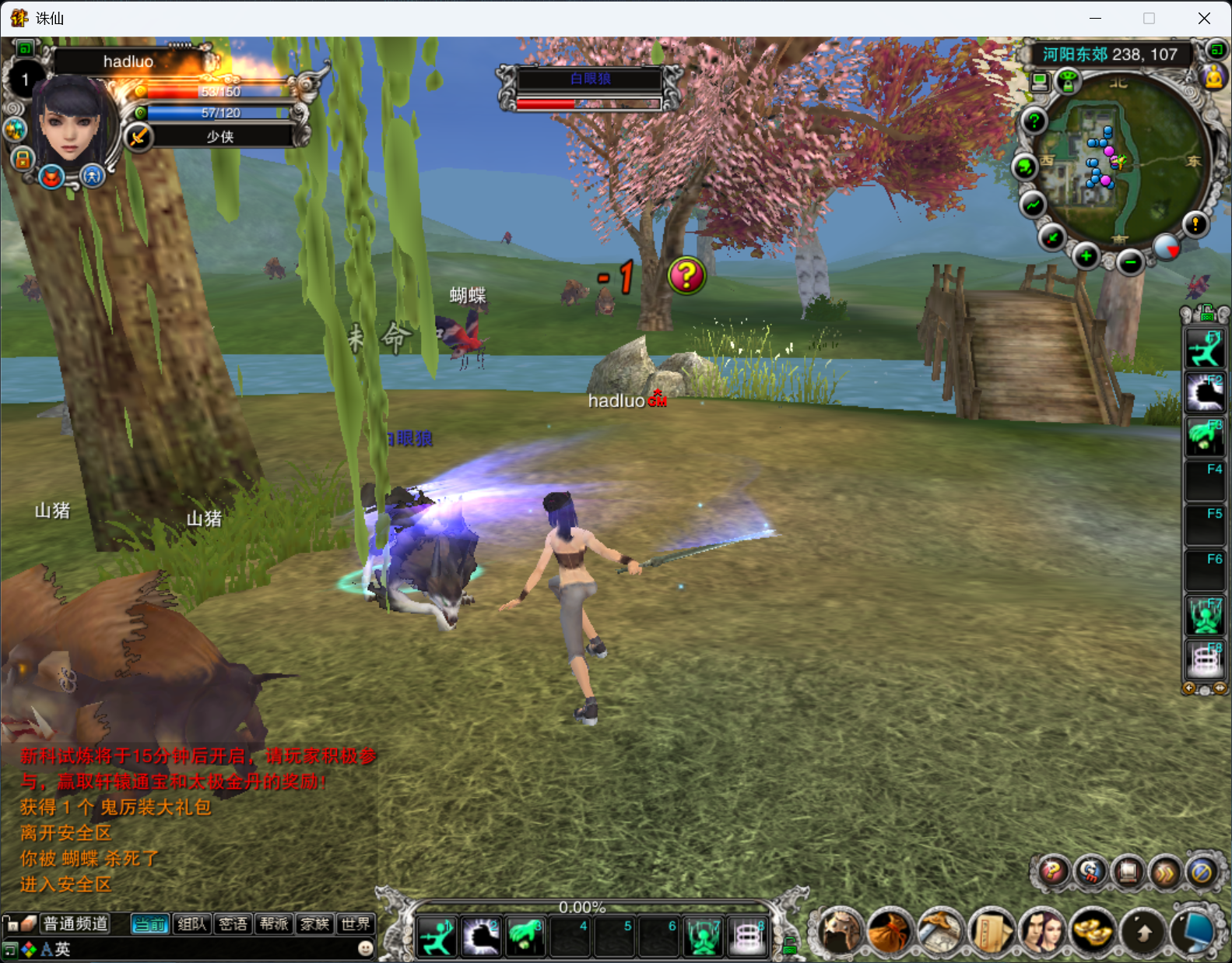Open the two-portraits social menu

click(x=1042, y=931)
